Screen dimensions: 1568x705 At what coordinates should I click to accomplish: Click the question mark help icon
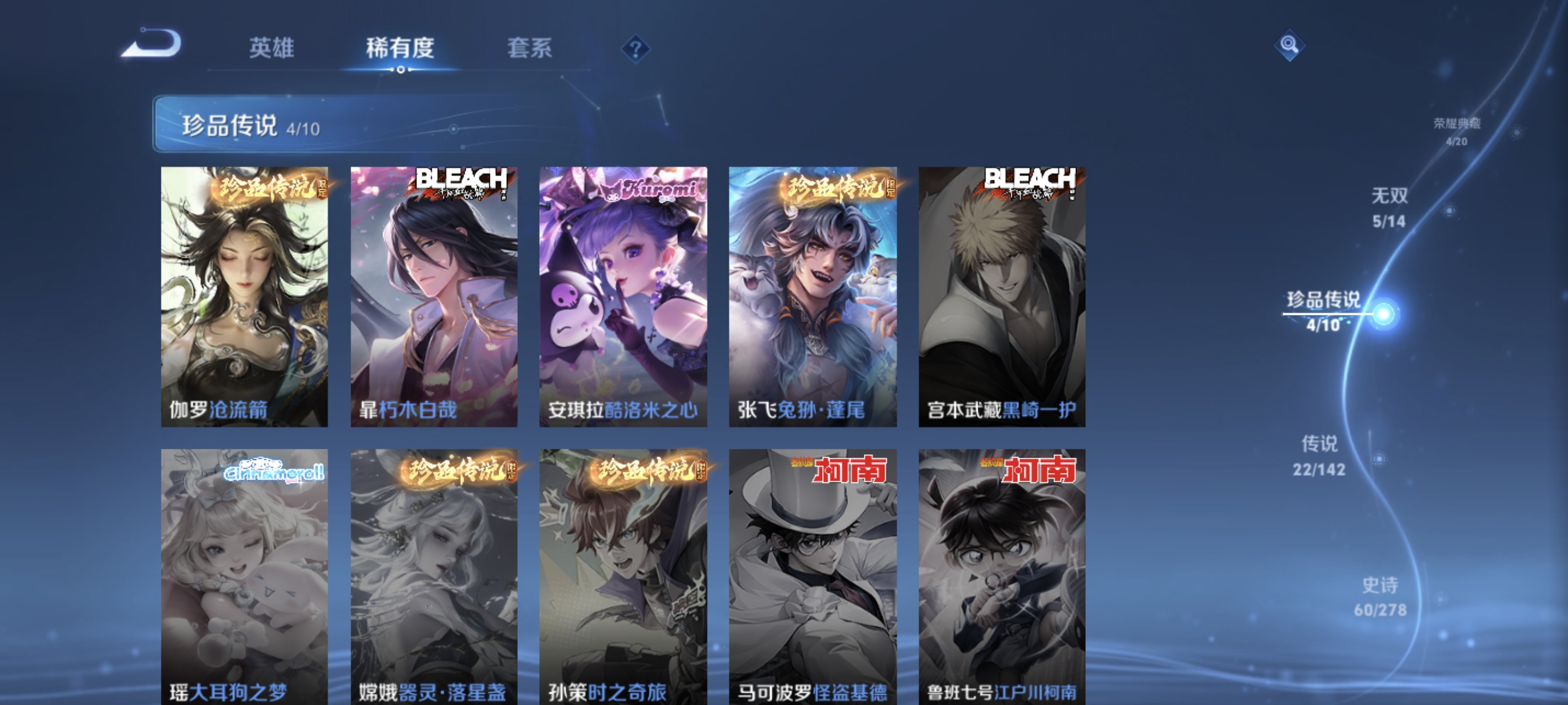coord(635,49)
